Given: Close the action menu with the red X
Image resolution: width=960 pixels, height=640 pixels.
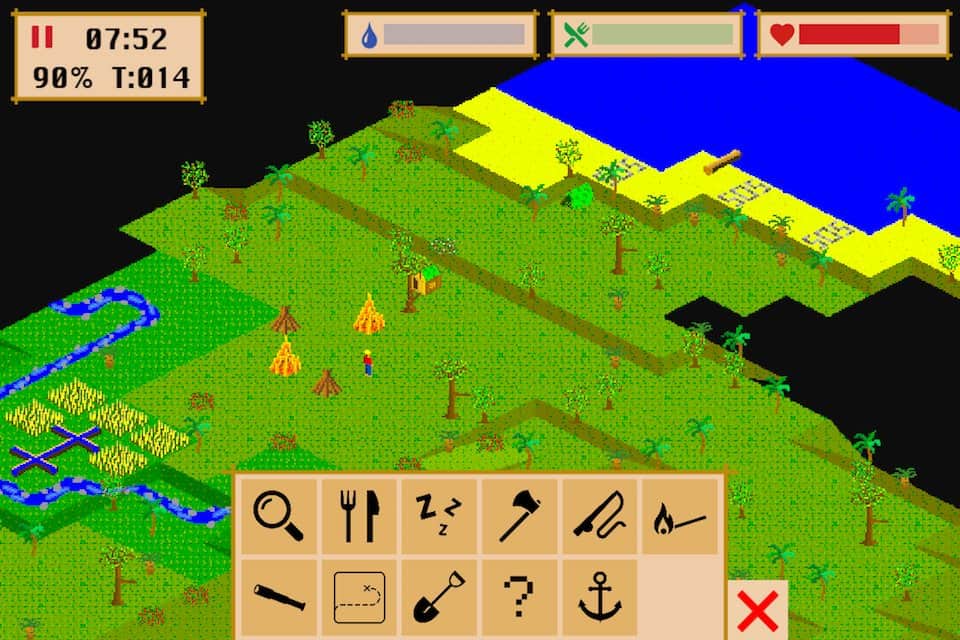Looking at the screenshot, I should 758,609.
